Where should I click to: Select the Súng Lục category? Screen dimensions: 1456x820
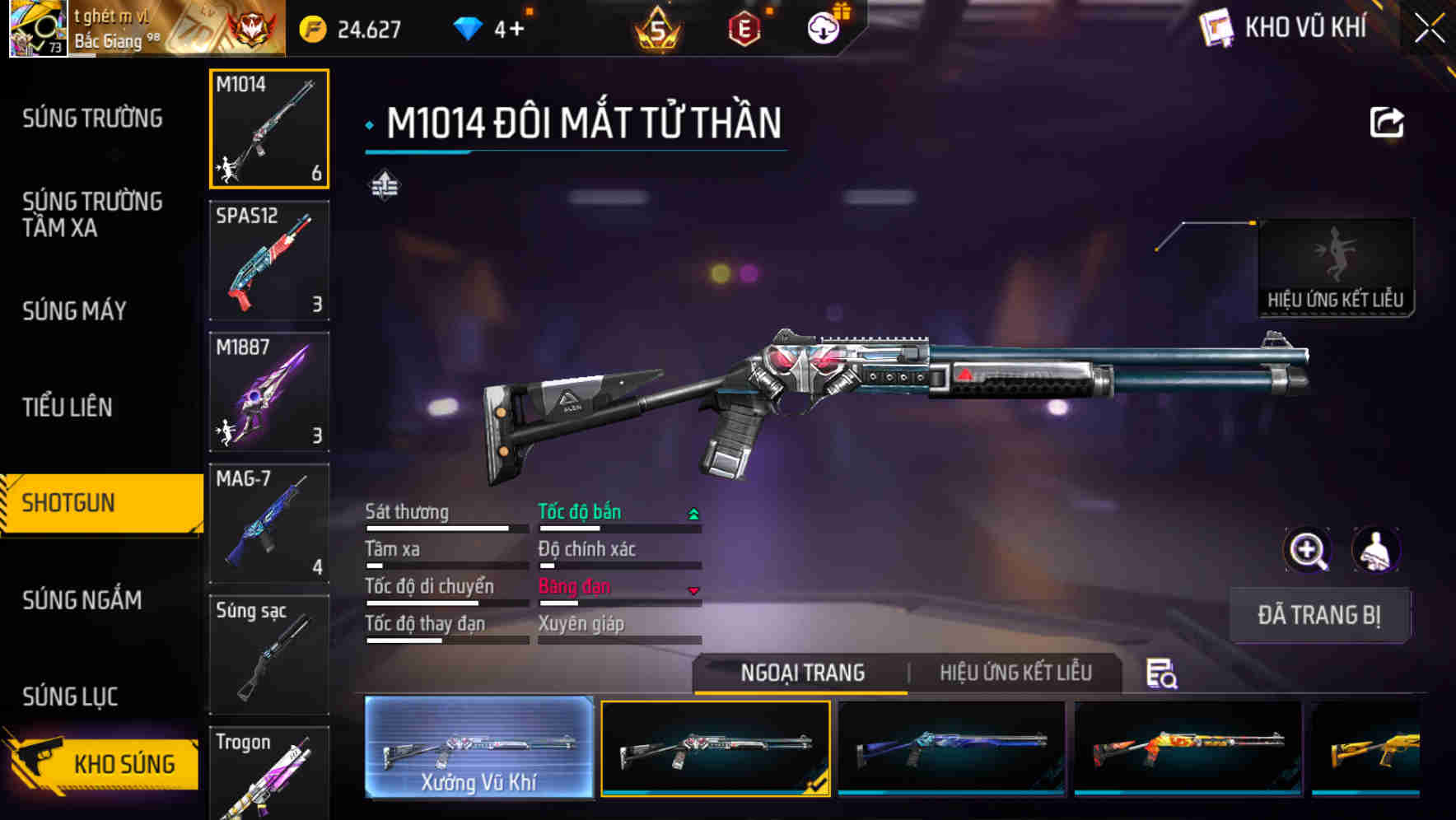(x=70, y=697)
